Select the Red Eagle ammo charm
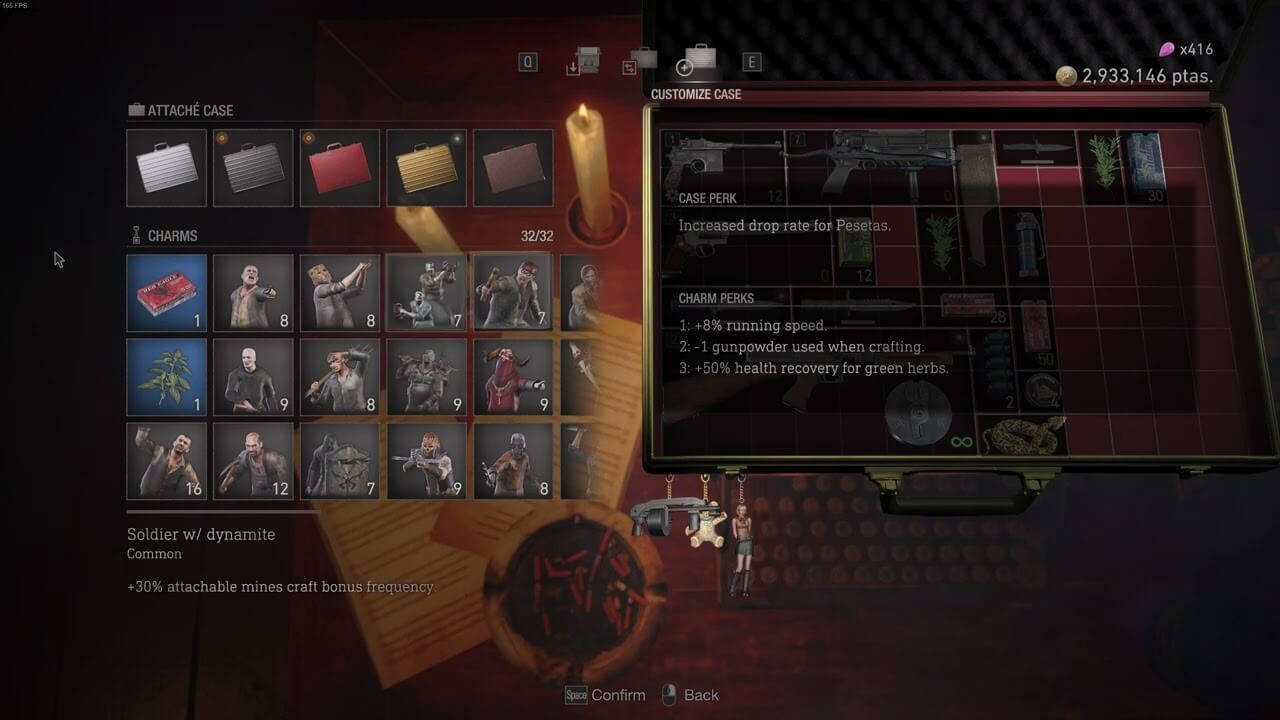Viewport: 1280px width, 720px height. [x=166, y=292]
